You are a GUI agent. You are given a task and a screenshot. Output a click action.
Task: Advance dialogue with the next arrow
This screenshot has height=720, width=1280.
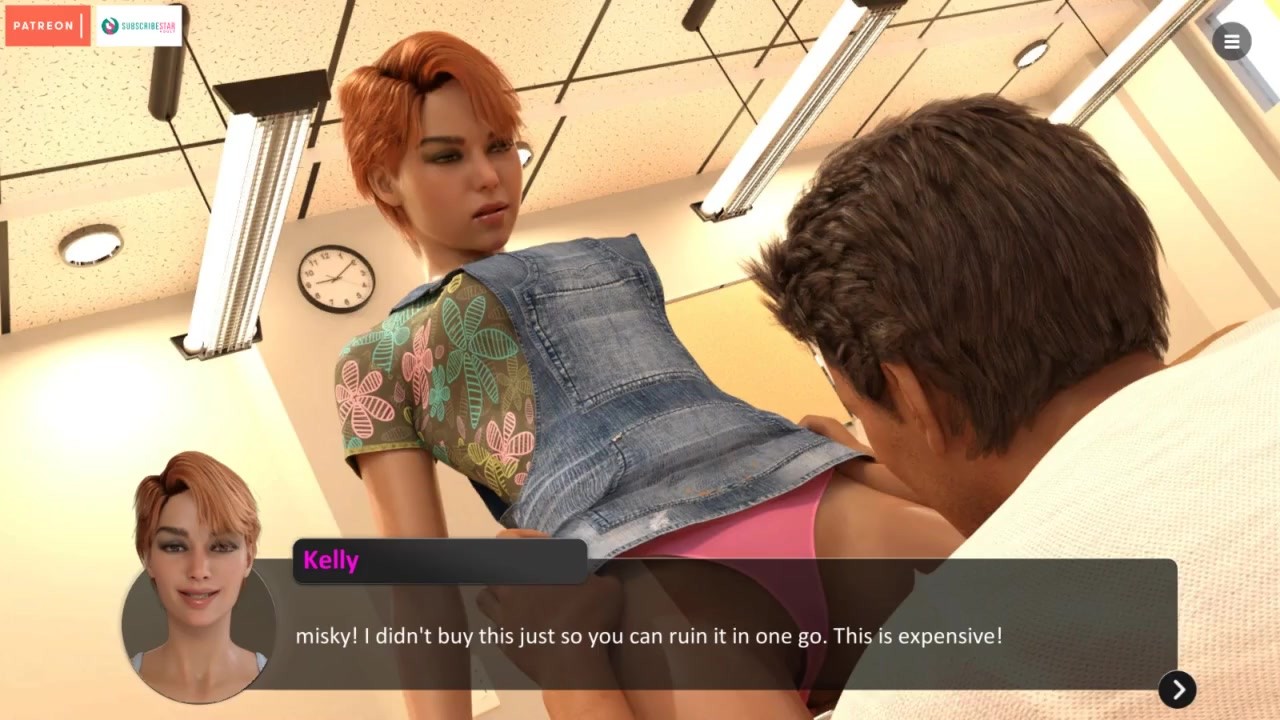tap(1177, 689)
